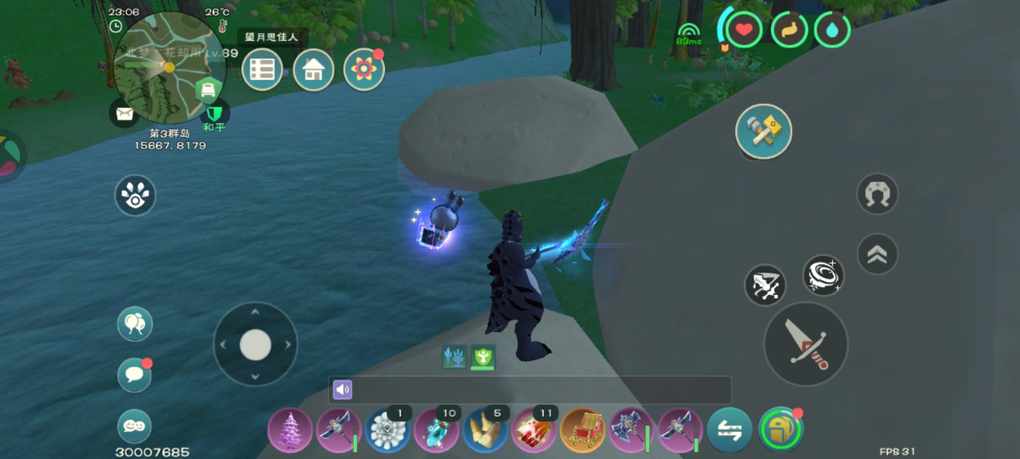Tap the house home button

pos(313,70)
